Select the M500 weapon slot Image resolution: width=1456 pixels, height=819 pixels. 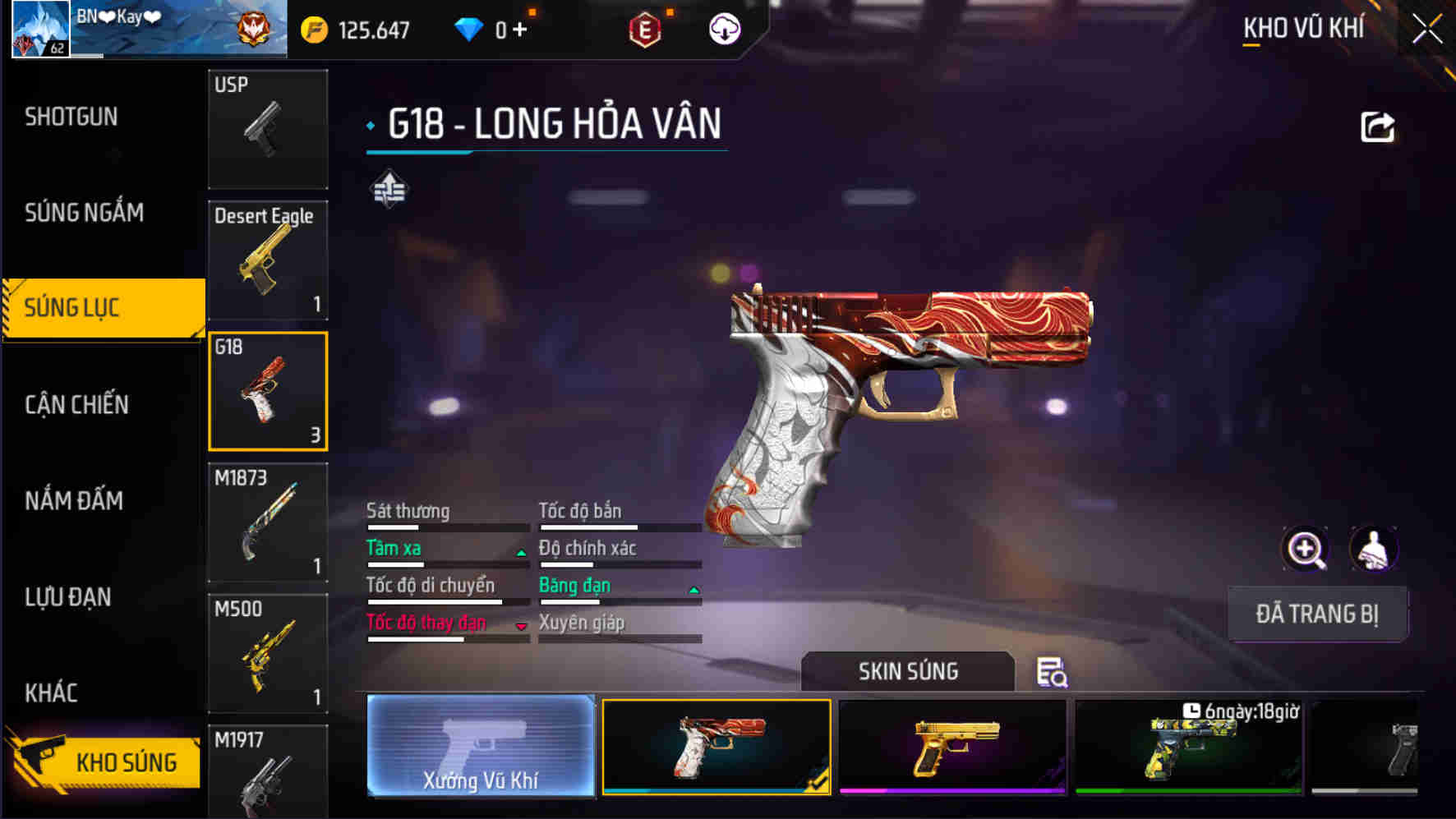(x=268, y=653)
